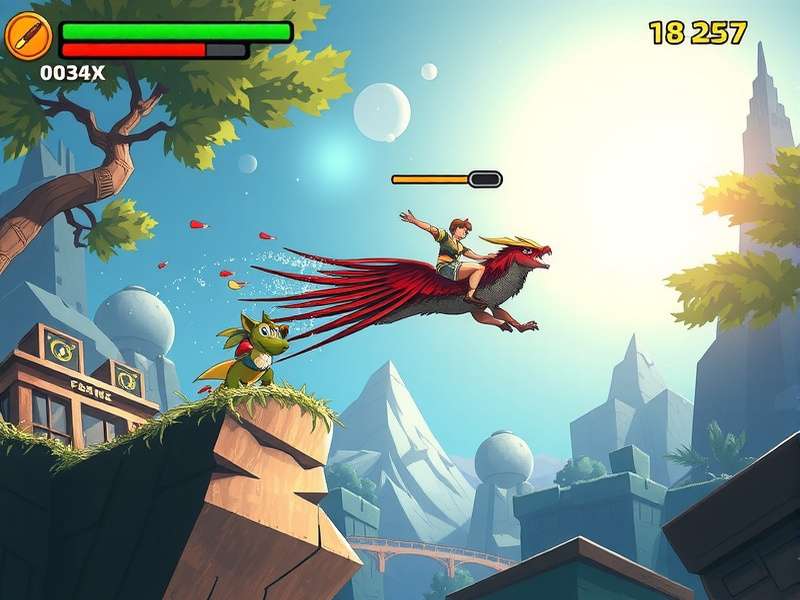Image resolution: width=800 pixels, height=600 pixels.
Task: Tap the orange round weapon icon
Action: [x=27, y=37]
